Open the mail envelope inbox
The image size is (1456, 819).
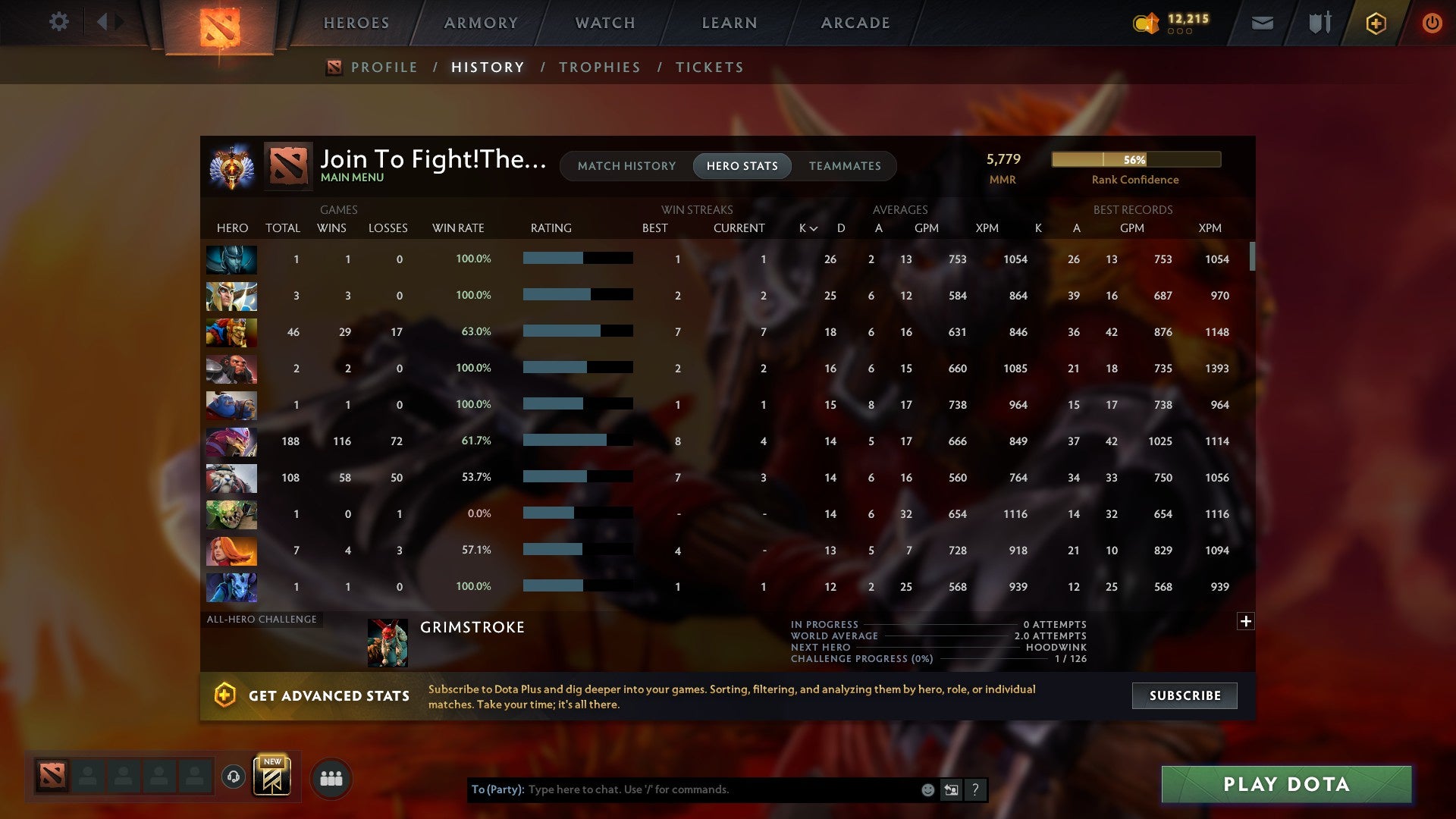(x=1261, y=23)
